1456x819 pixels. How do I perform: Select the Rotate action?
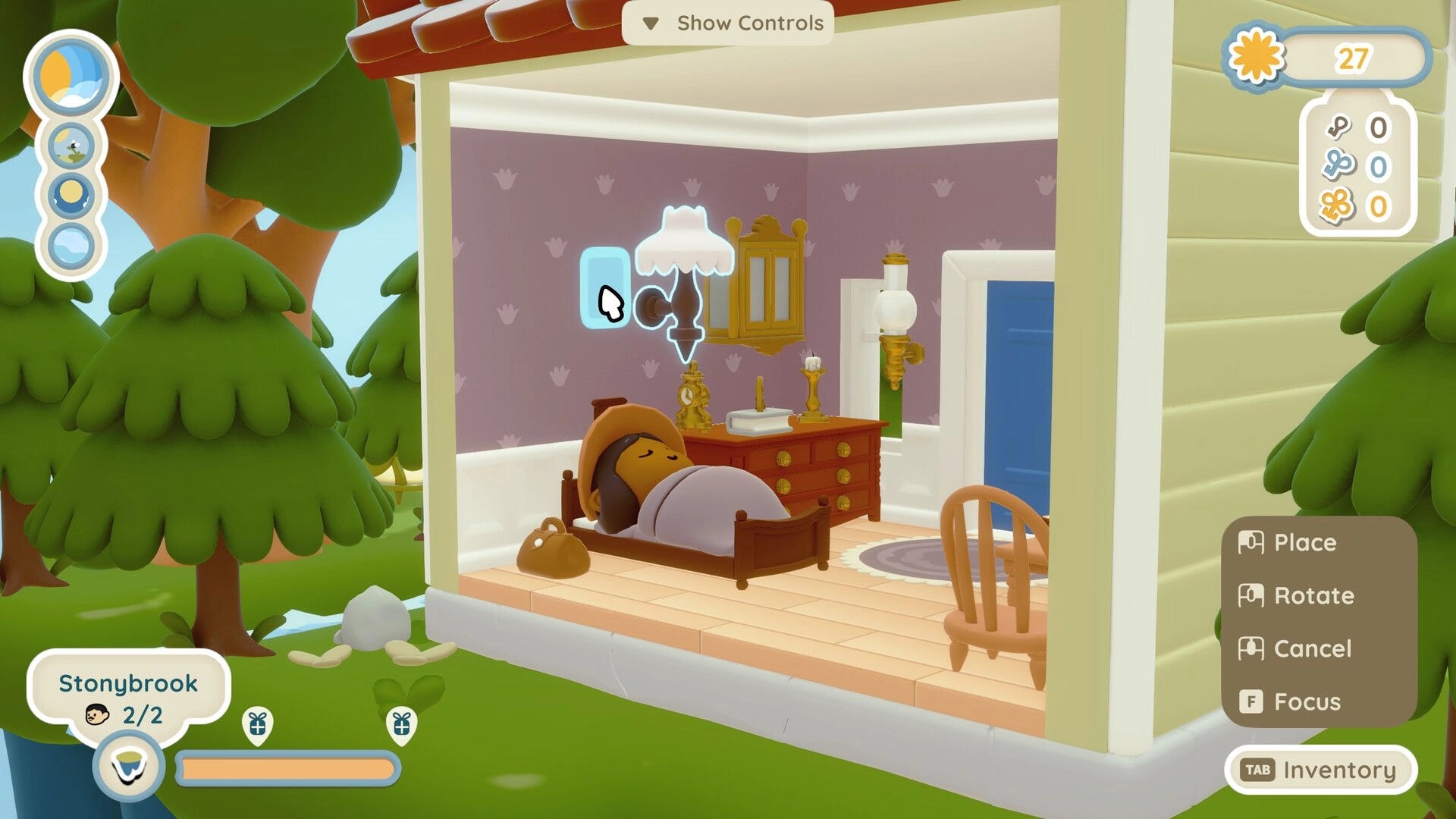(x=1297, y=596)
